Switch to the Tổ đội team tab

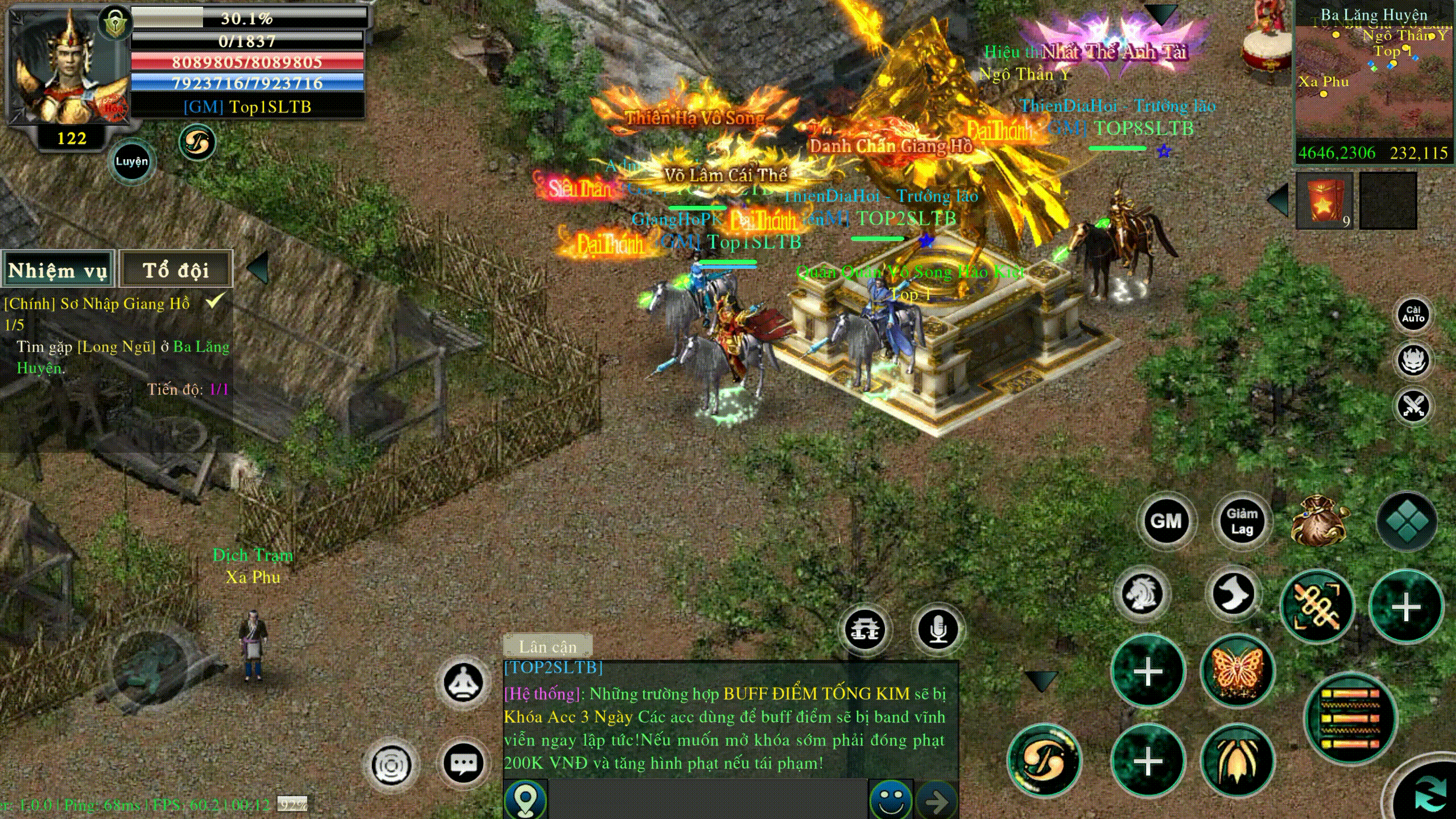pos(176,270)
